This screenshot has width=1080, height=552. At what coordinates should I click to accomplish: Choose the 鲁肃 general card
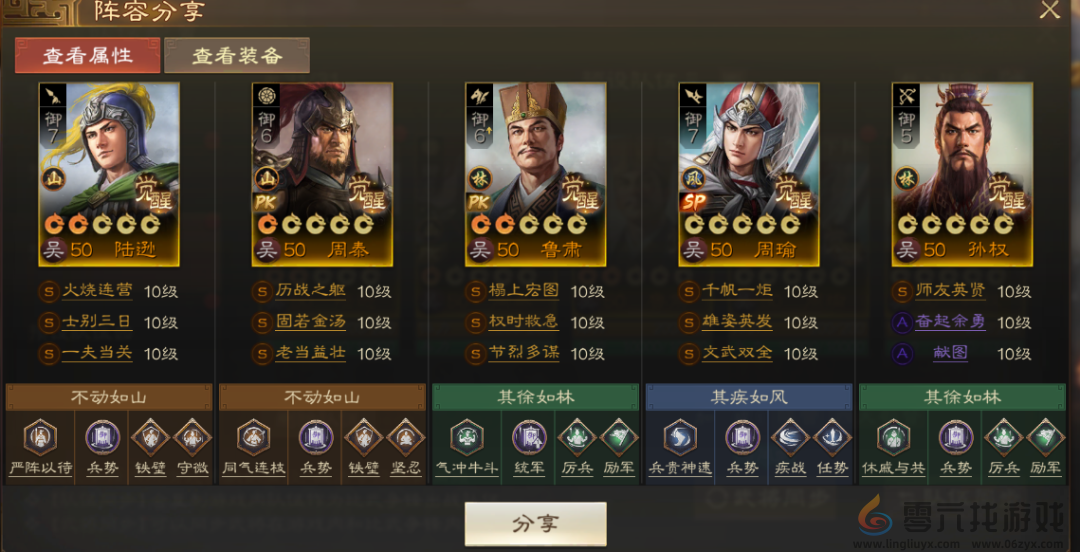536,173
